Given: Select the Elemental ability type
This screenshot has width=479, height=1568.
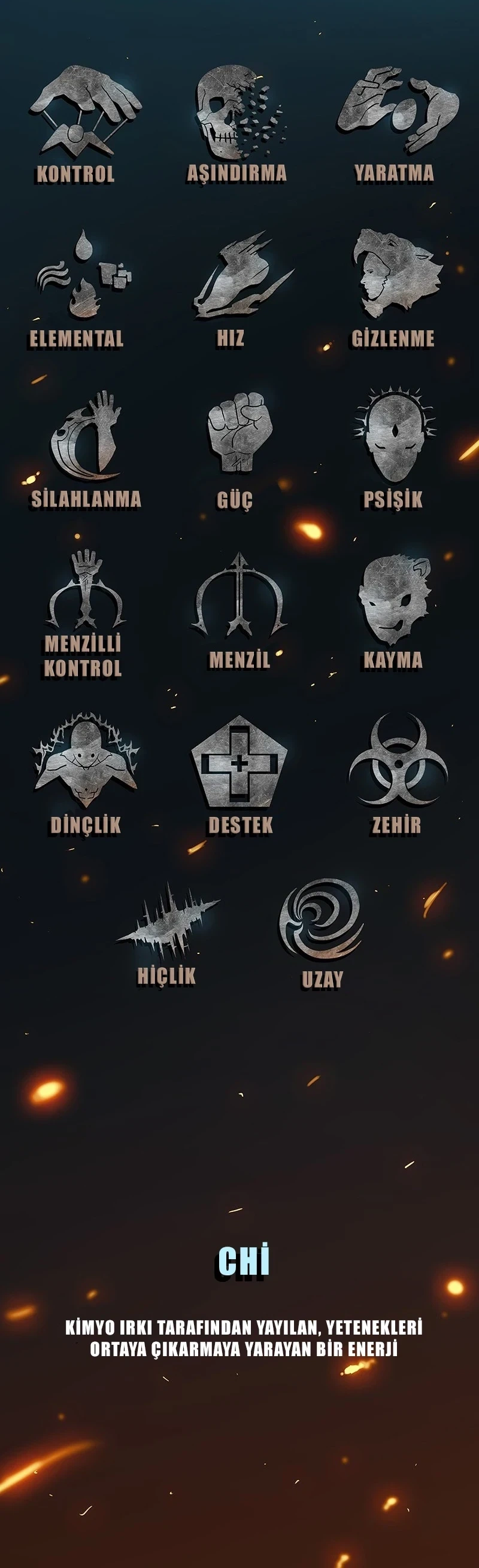Looking at the screenshot, I should click(83, 276).
